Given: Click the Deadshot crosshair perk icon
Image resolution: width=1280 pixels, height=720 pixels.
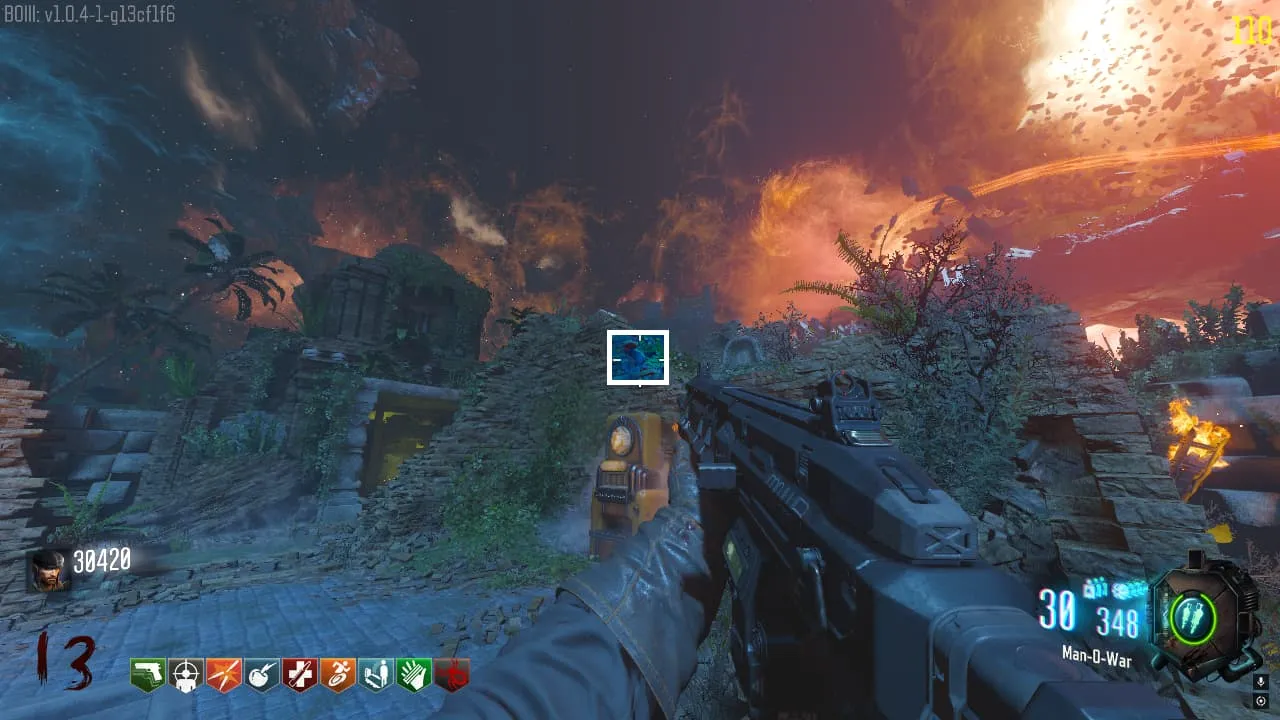Looking at the screenshot, I should coord(186,675).
